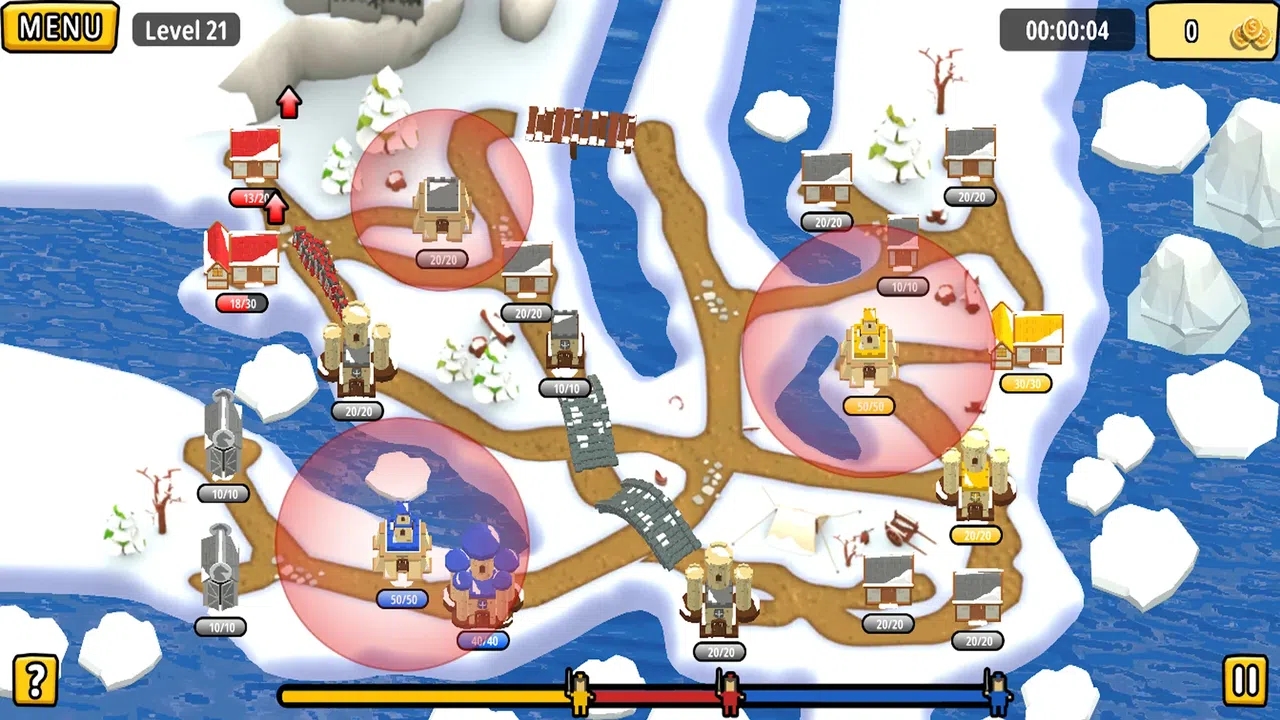Image resolution: width=1280 pixels, height=720 pixels.
Task: Target the yellow house with 30/30 troops
Action: coord(1028,338)
